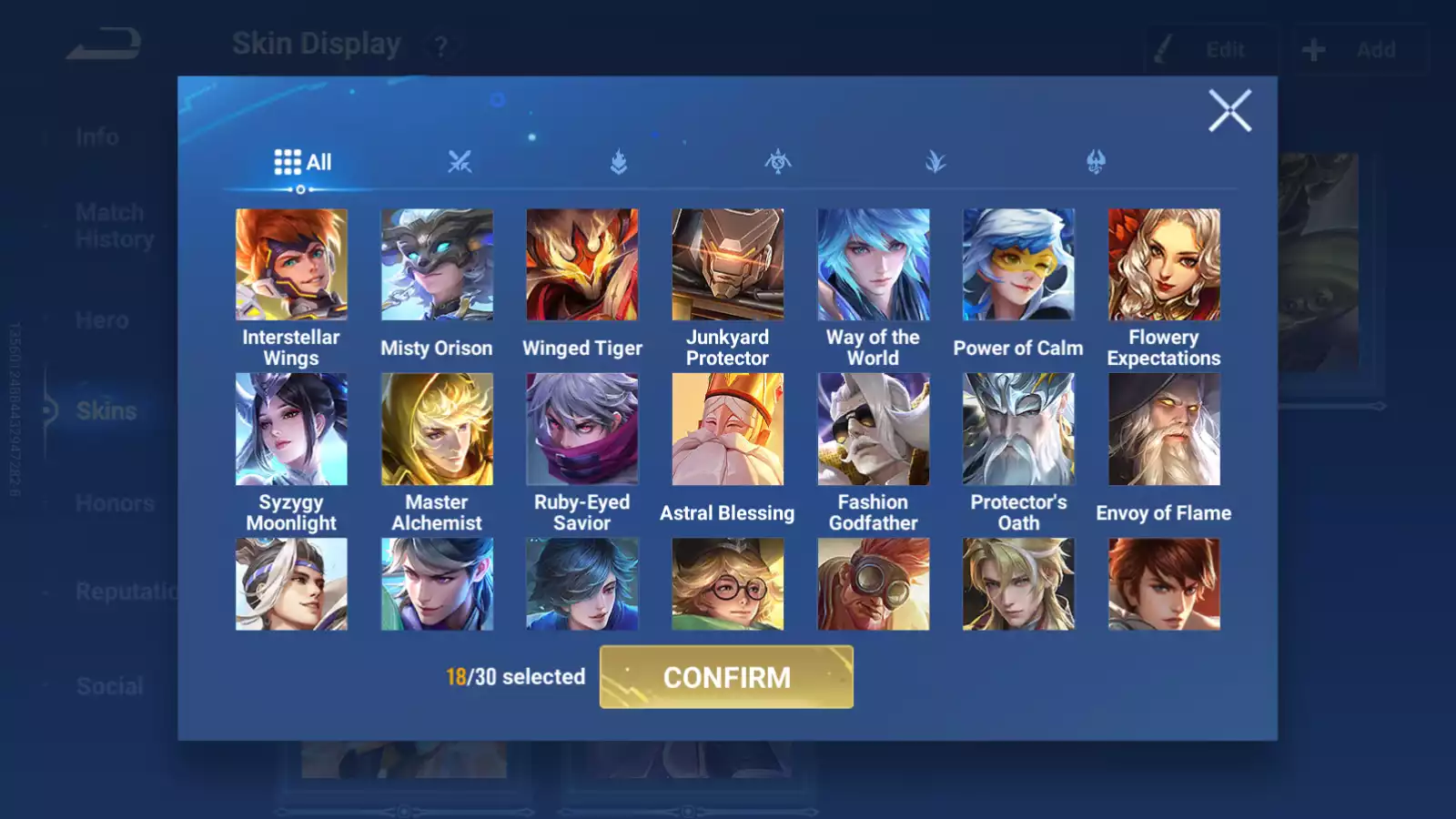The image size is (1456, 819).
Task: Confirm the skin selection
Action: point(726,677)
